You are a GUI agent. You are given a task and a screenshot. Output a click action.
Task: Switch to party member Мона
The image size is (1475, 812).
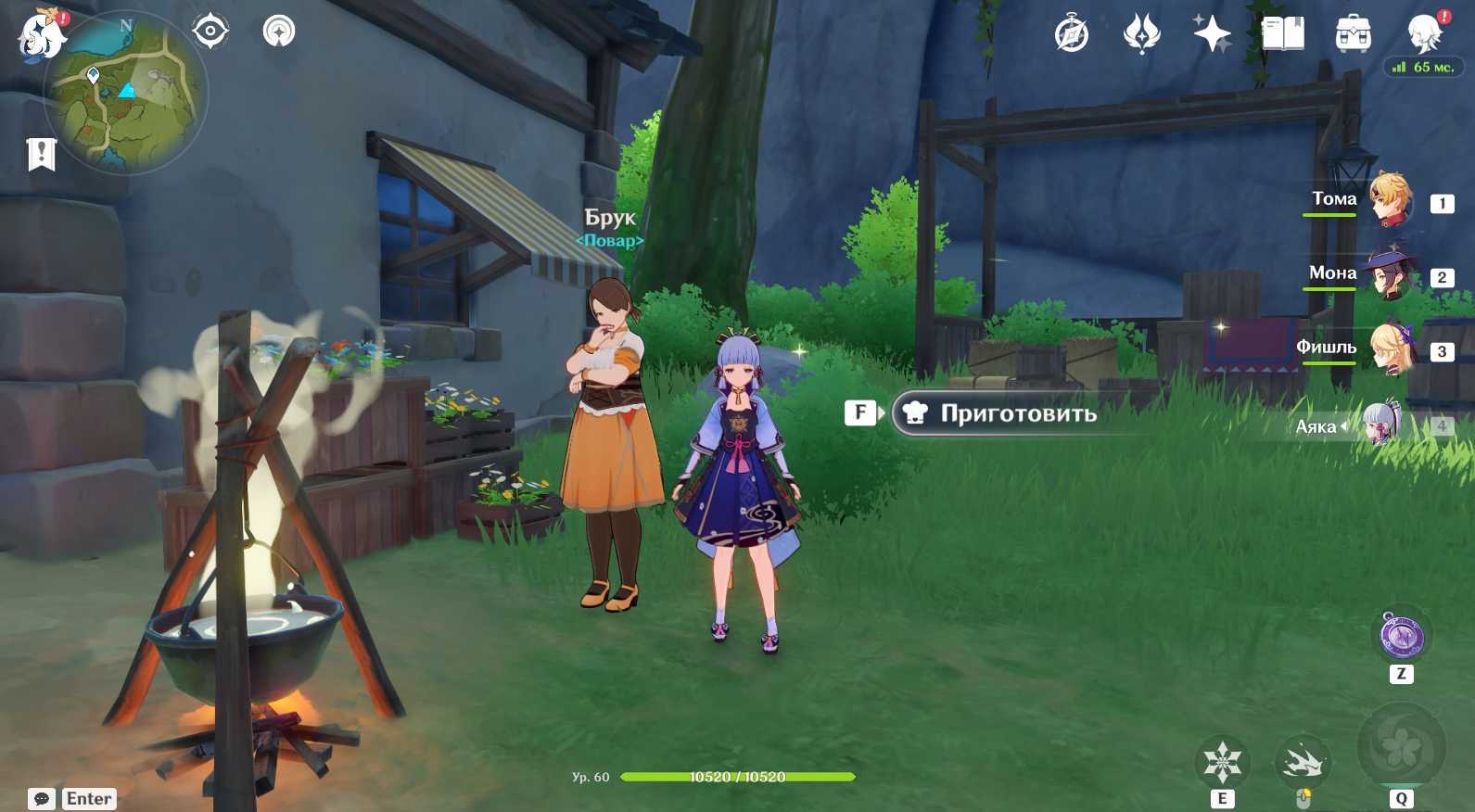1390,274
